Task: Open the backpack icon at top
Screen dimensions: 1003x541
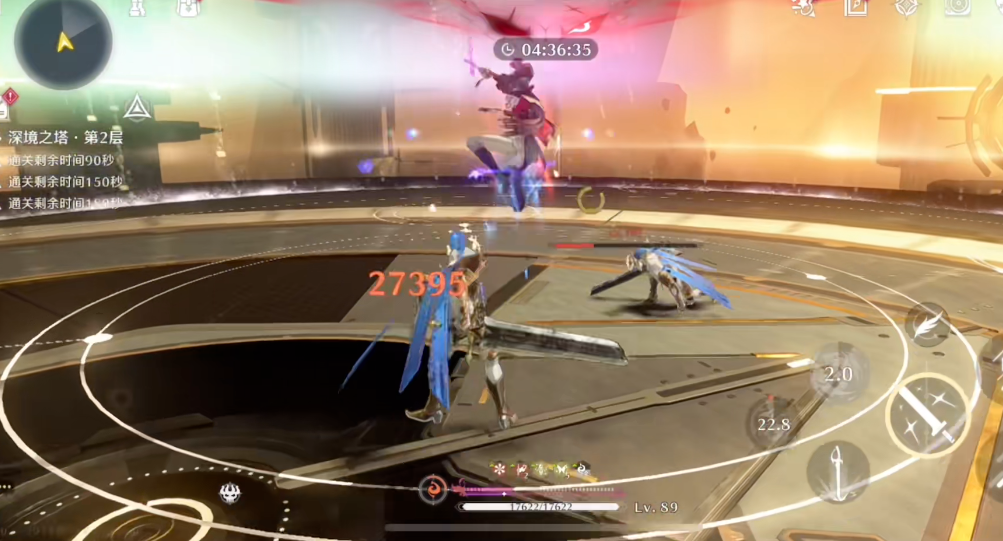Action: [189, 7]
